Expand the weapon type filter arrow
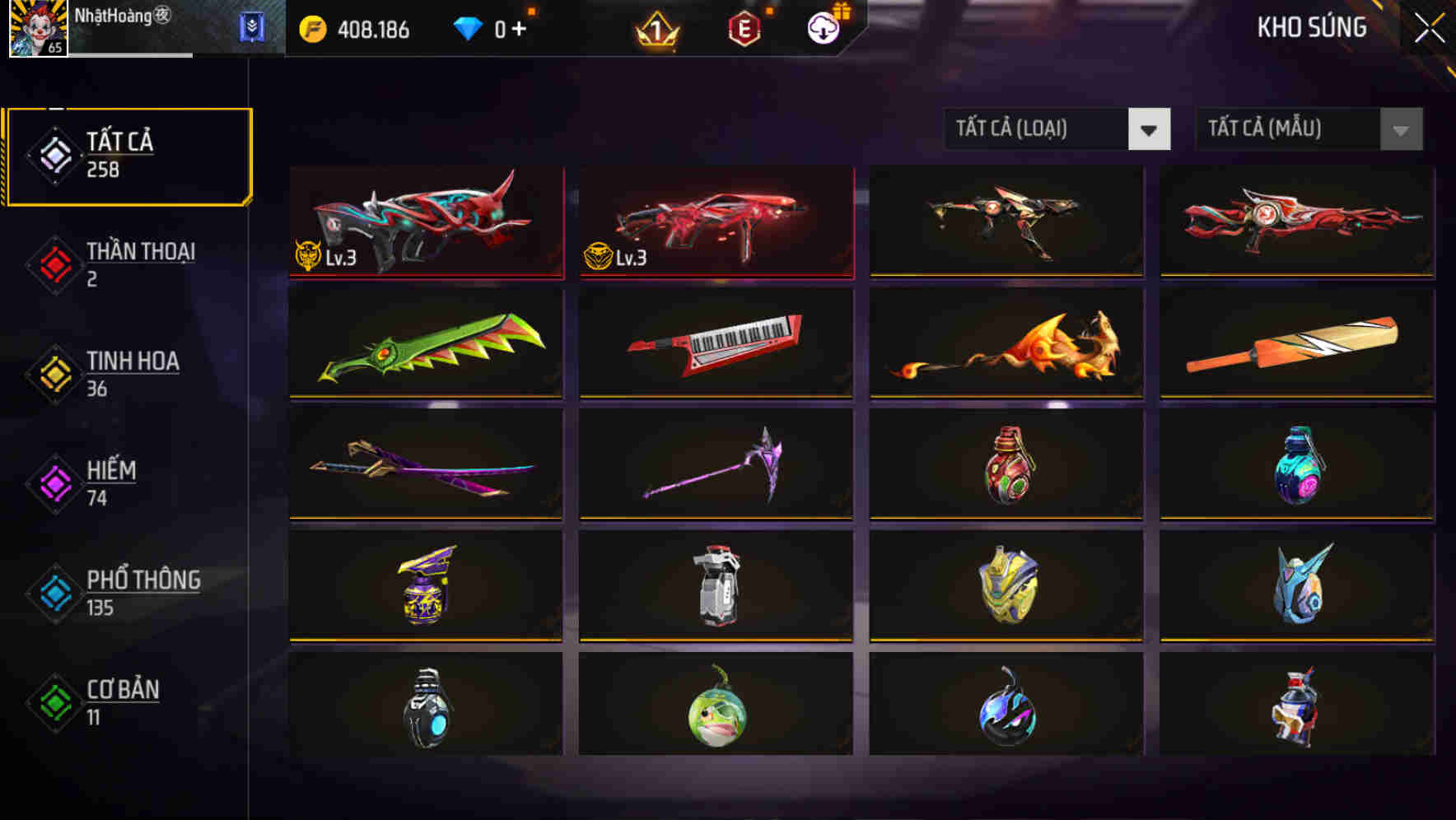Image resolution: width=1456 pixels, height=820 pixels. pos(1150,129)
